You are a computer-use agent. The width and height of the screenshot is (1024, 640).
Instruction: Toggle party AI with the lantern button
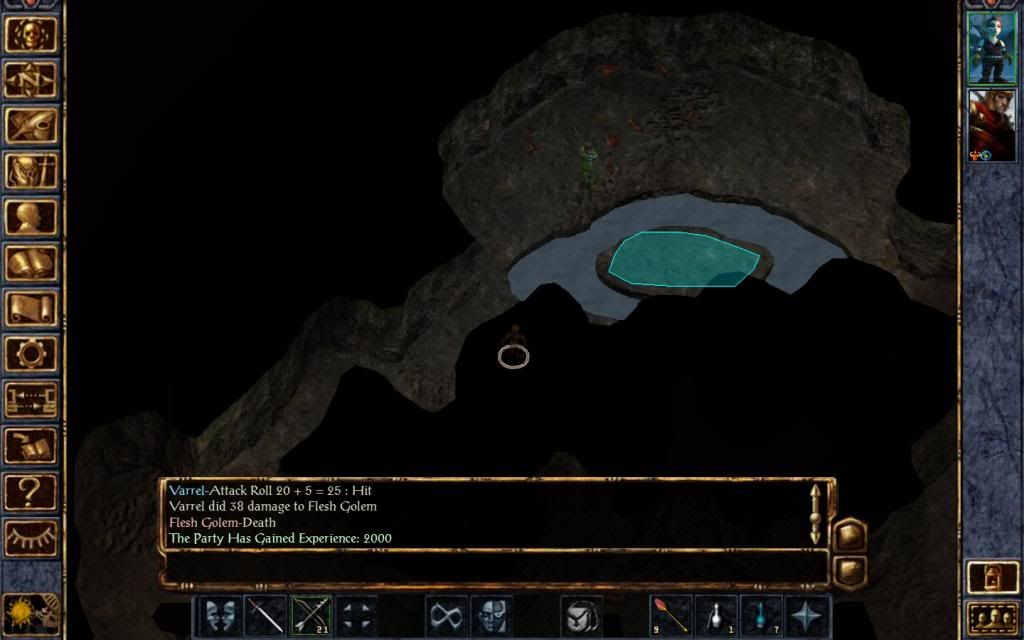990,578
